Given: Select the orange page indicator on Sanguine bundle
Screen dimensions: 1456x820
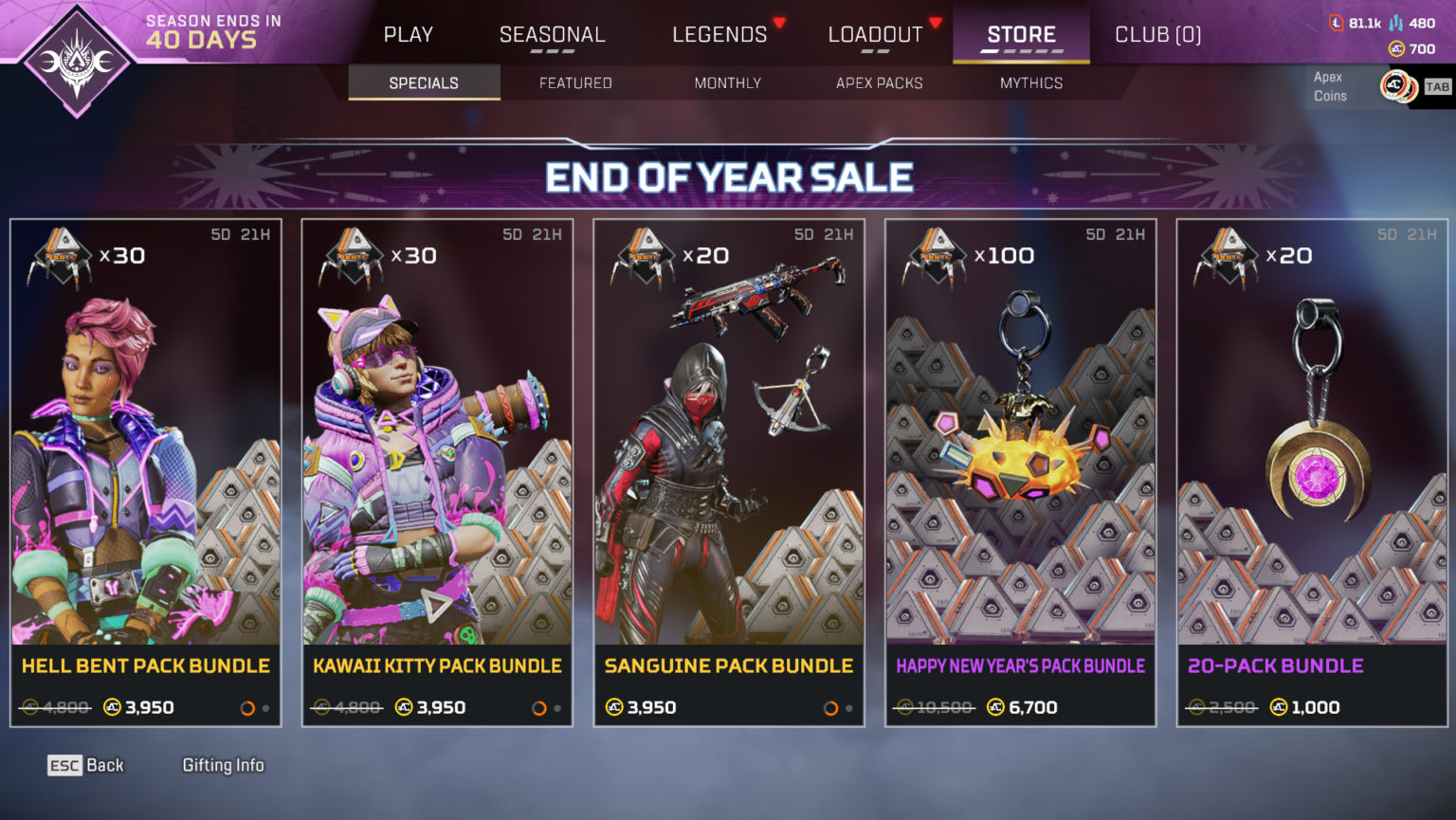Looking at the screenshot, I should point(832,707).
